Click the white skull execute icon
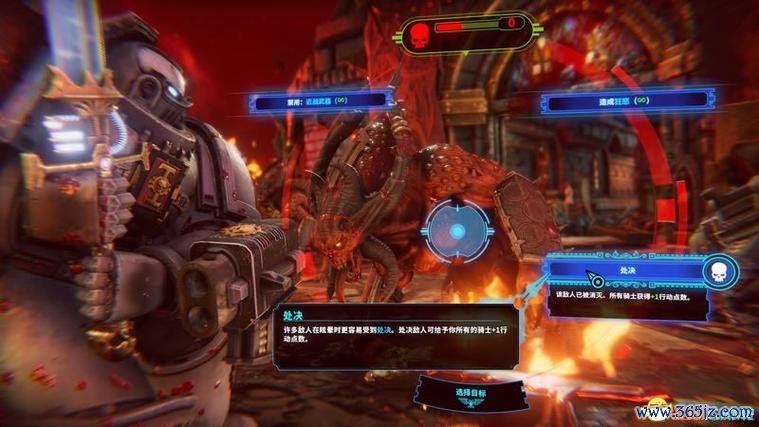 click(x=719, y=270)
